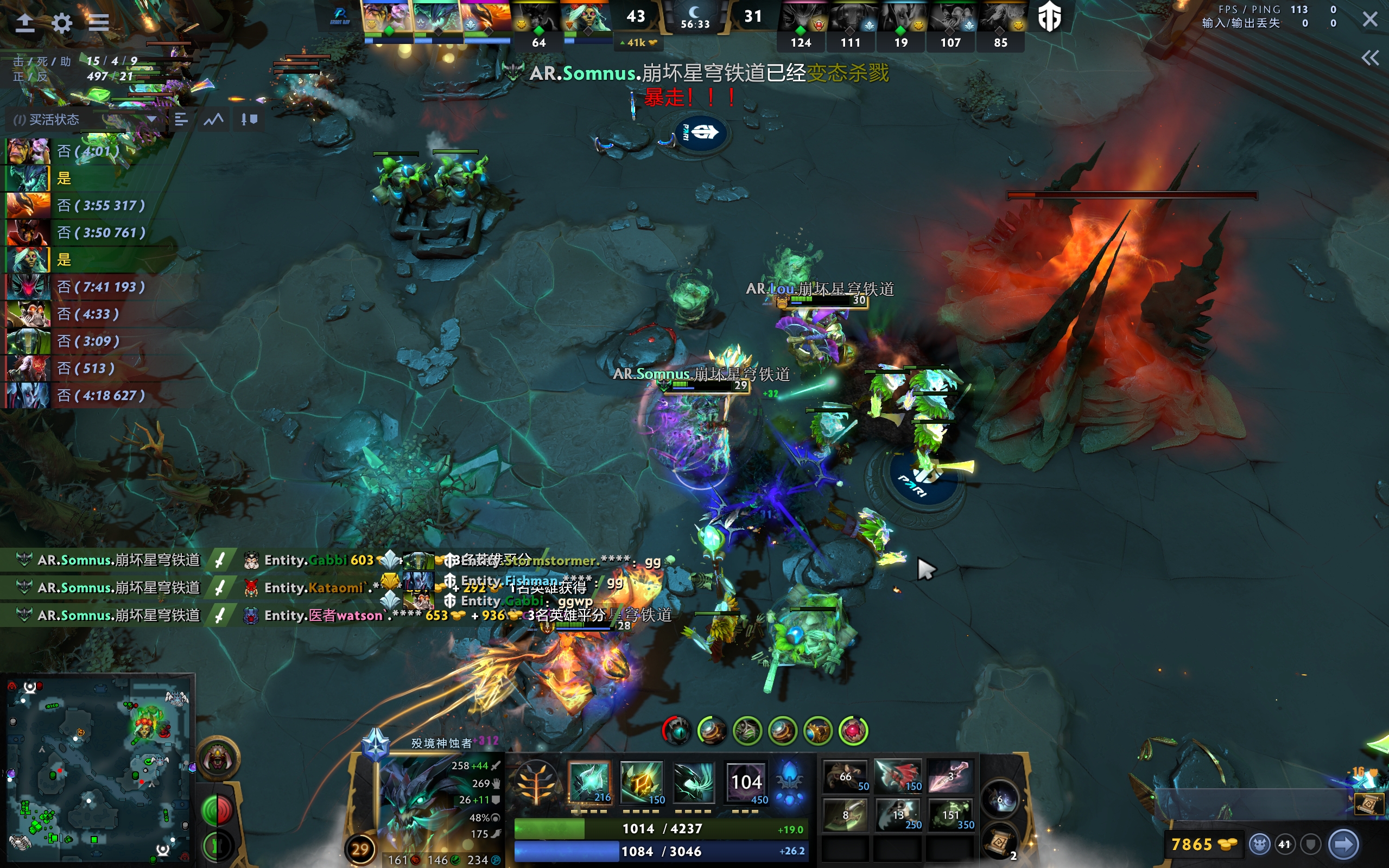Click the round blue arrow button
The image size is (1389, 868).
(1343, 845)
